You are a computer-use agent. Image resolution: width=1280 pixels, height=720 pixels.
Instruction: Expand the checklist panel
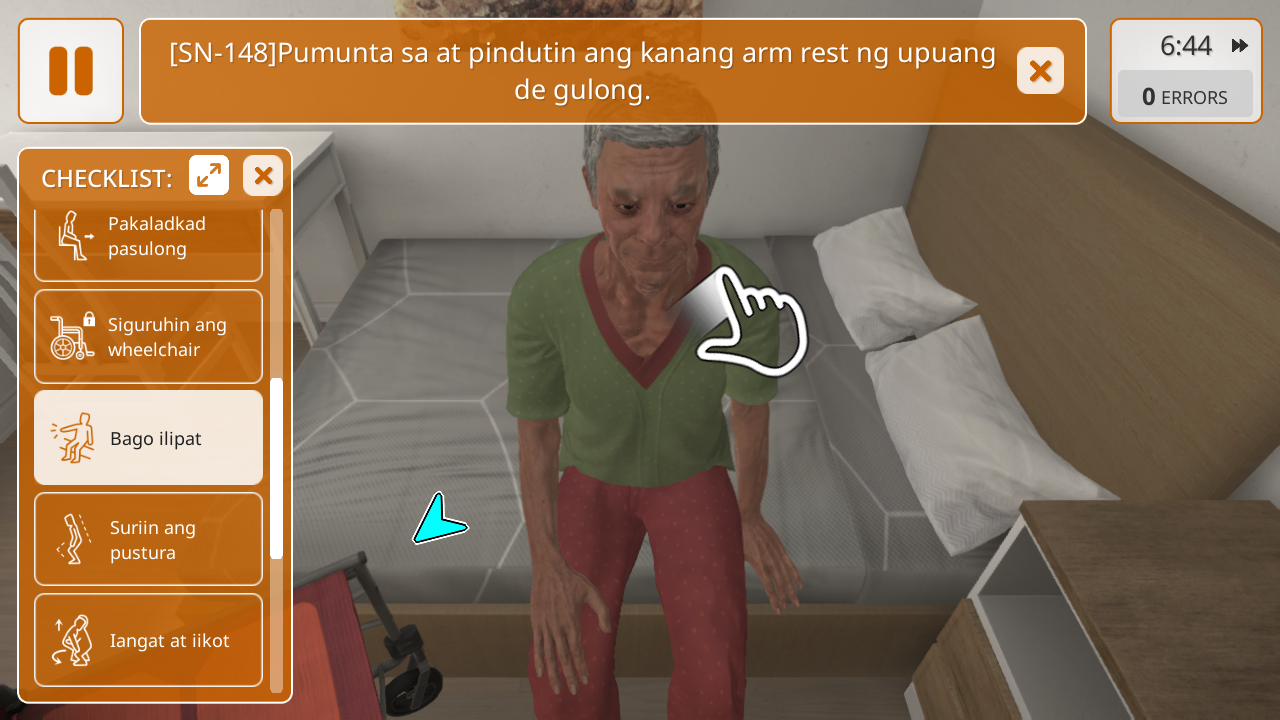209,176
